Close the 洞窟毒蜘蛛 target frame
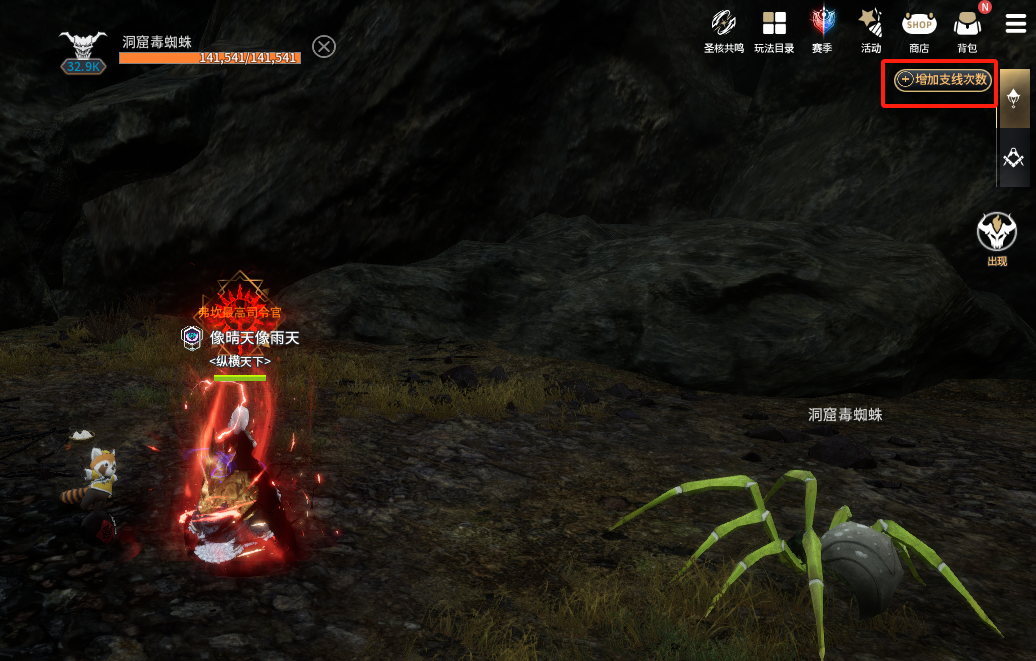The image size is (1036, 661). [x=324, y=46]
